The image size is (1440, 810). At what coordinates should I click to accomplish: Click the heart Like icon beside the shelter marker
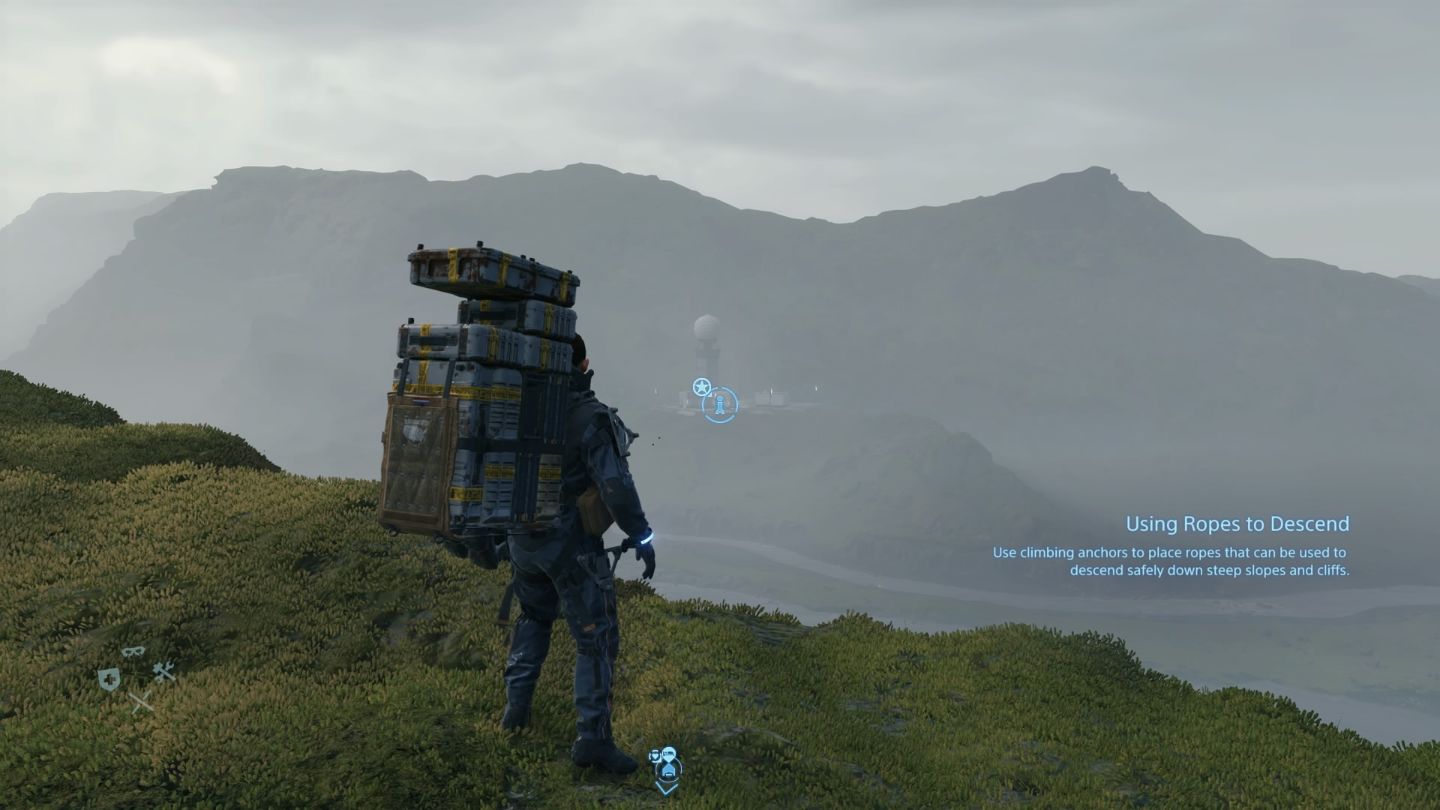[x=655, y=755]
